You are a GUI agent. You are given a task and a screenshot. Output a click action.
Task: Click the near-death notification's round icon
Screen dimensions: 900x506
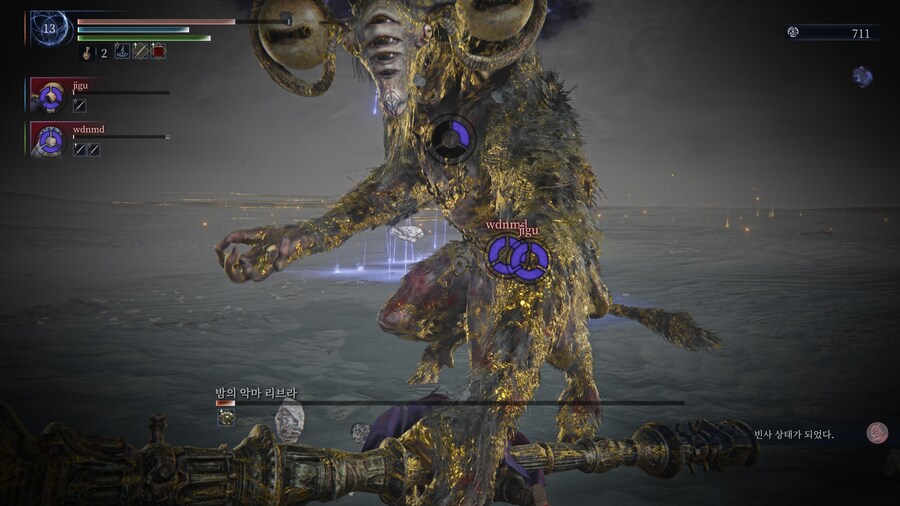point(877,432)
